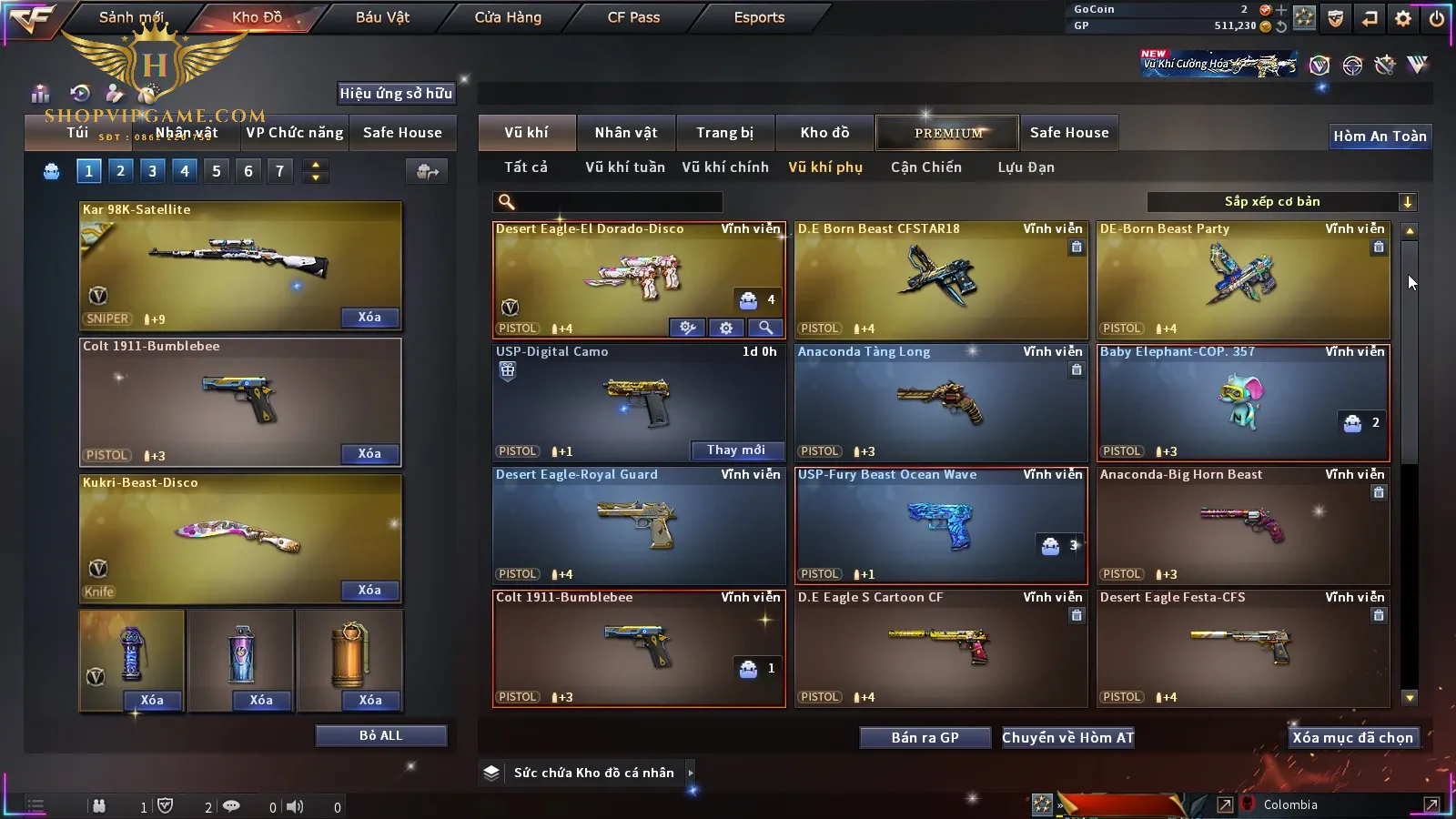Switch to the Nhân vật inventory tab
Screen dimensions: 1456x819
(625, 133)
